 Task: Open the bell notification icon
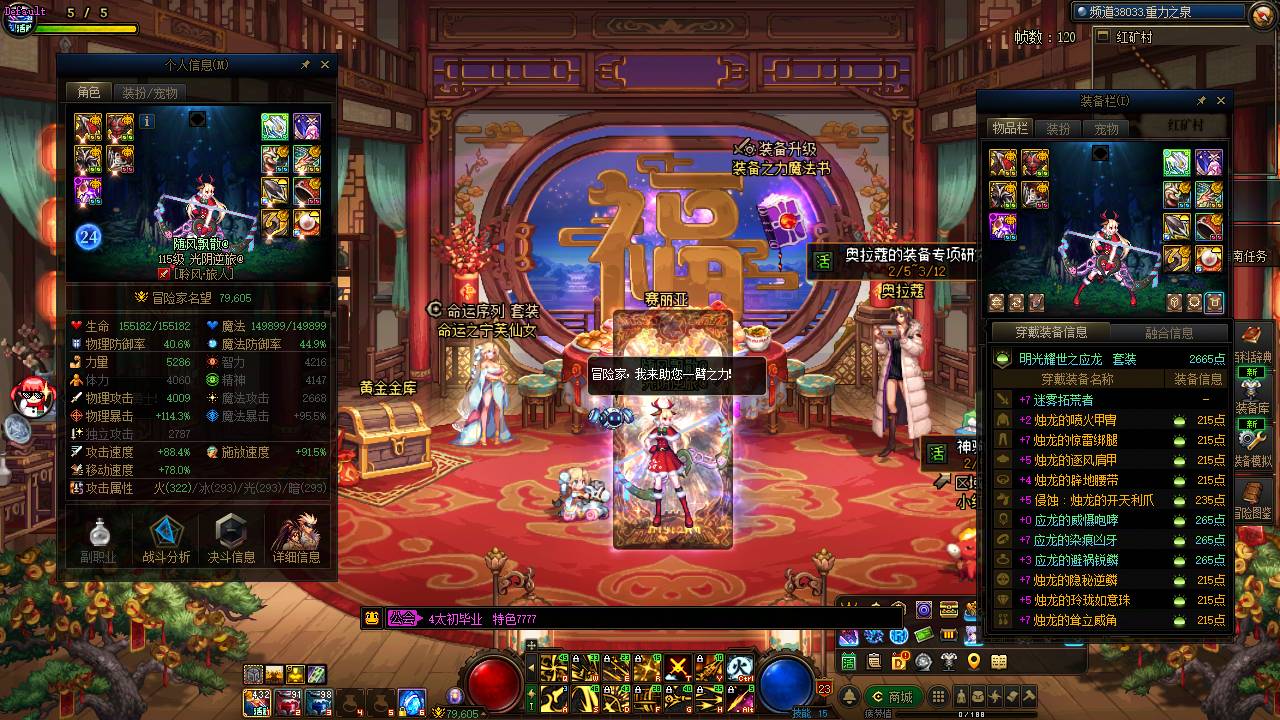(x=850, y=697)
